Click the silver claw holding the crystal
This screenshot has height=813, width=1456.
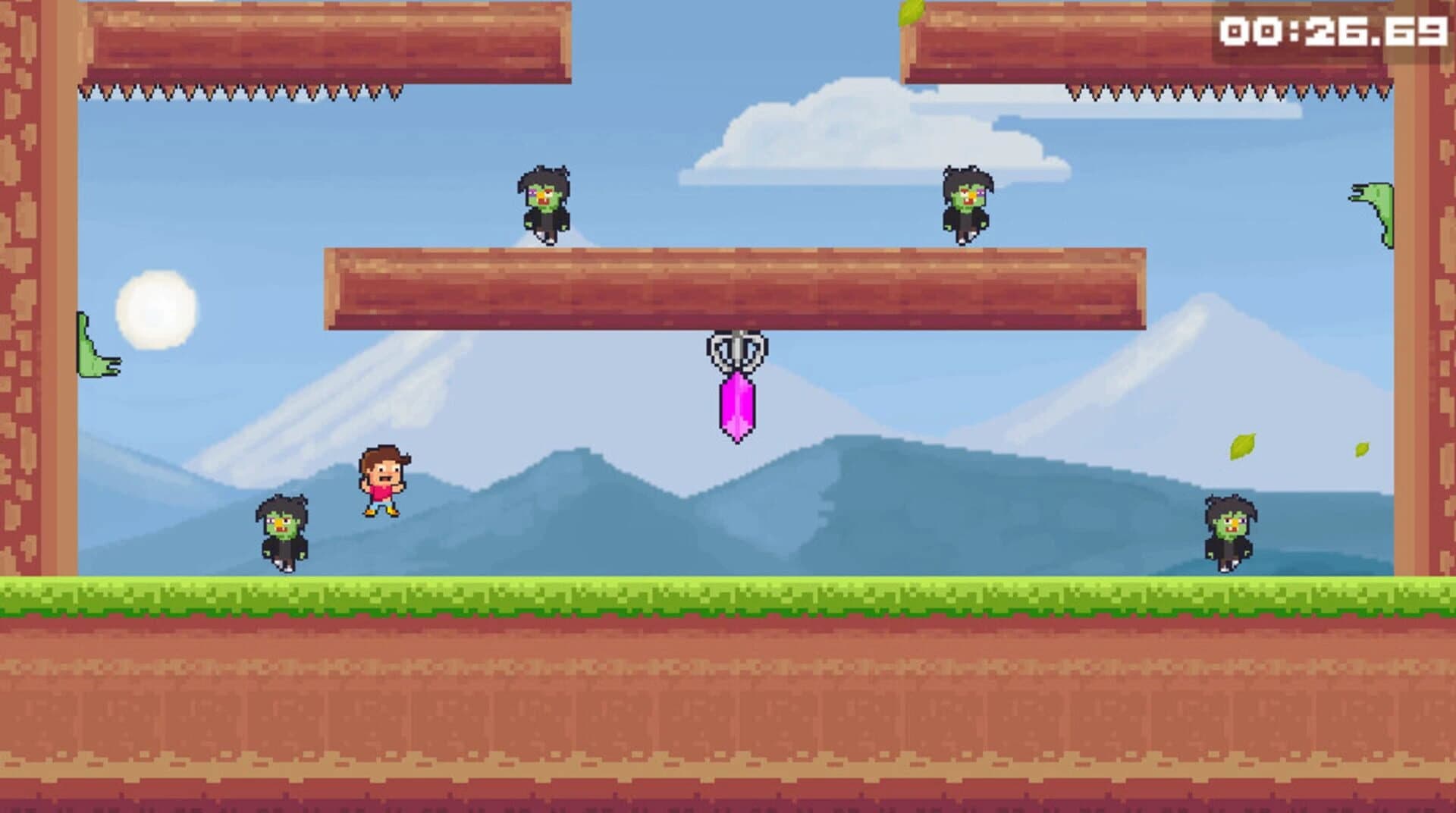click(x=734, y=349)
